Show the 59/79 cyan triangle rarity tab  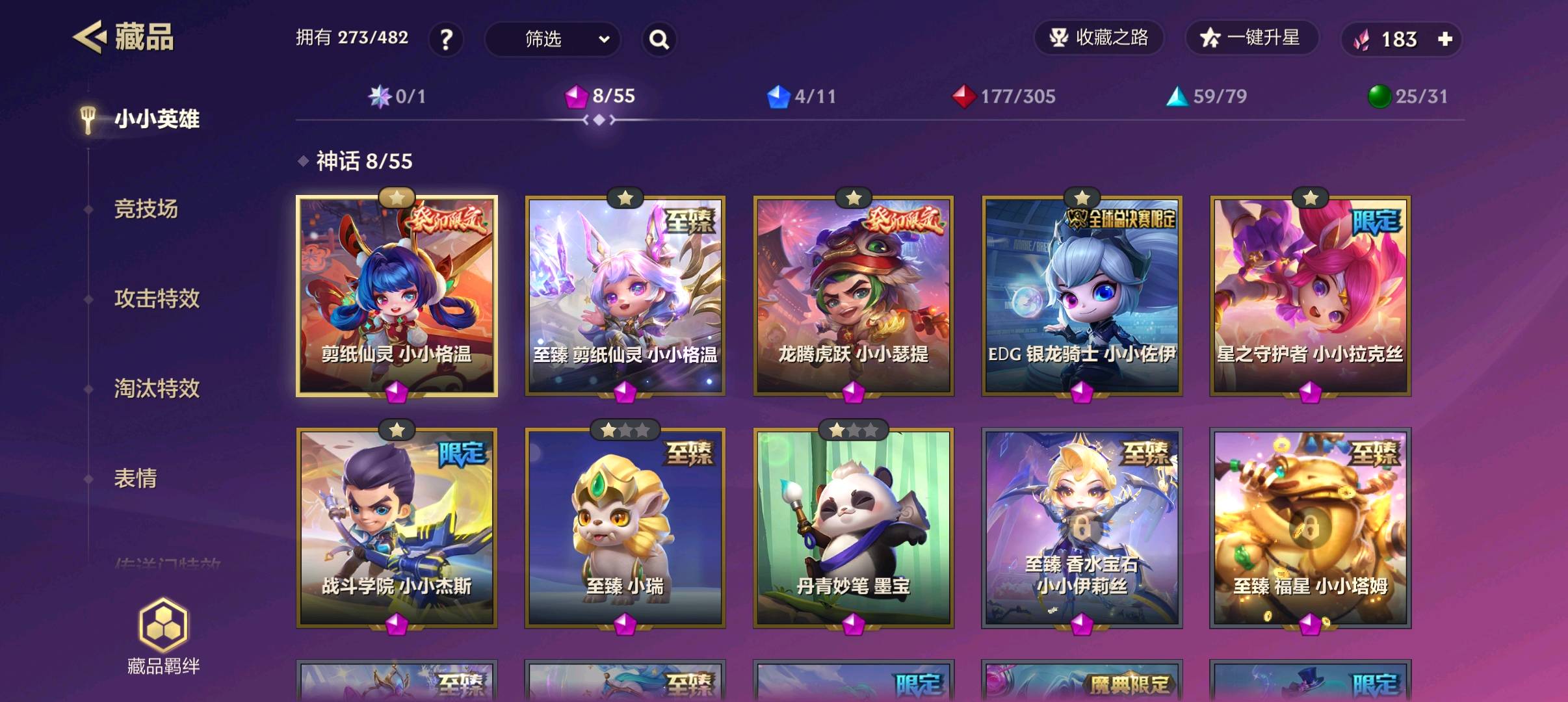pos(1207,97)
